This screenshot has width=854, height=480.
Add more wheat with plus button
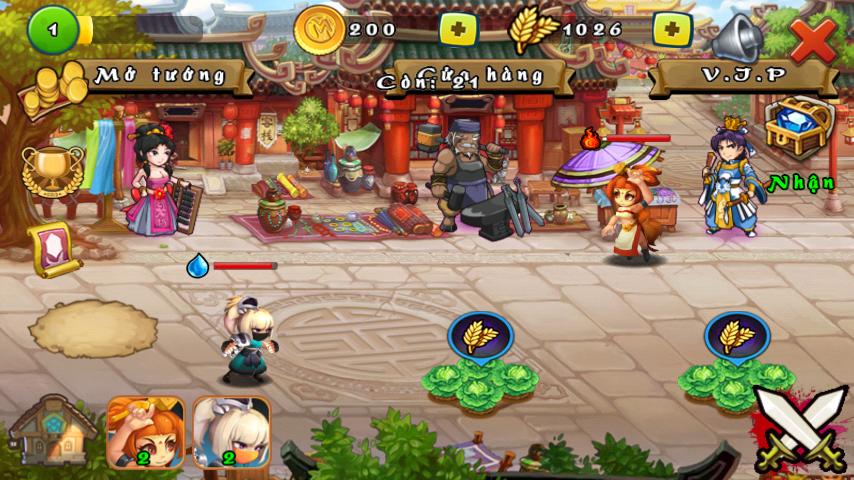[x=672, y=30]
